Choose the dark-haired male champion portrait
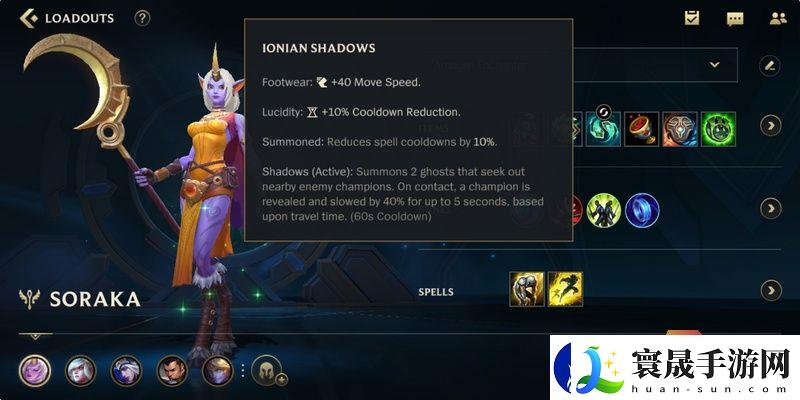The height and width of the screenshot is (400, 800). 172,371
